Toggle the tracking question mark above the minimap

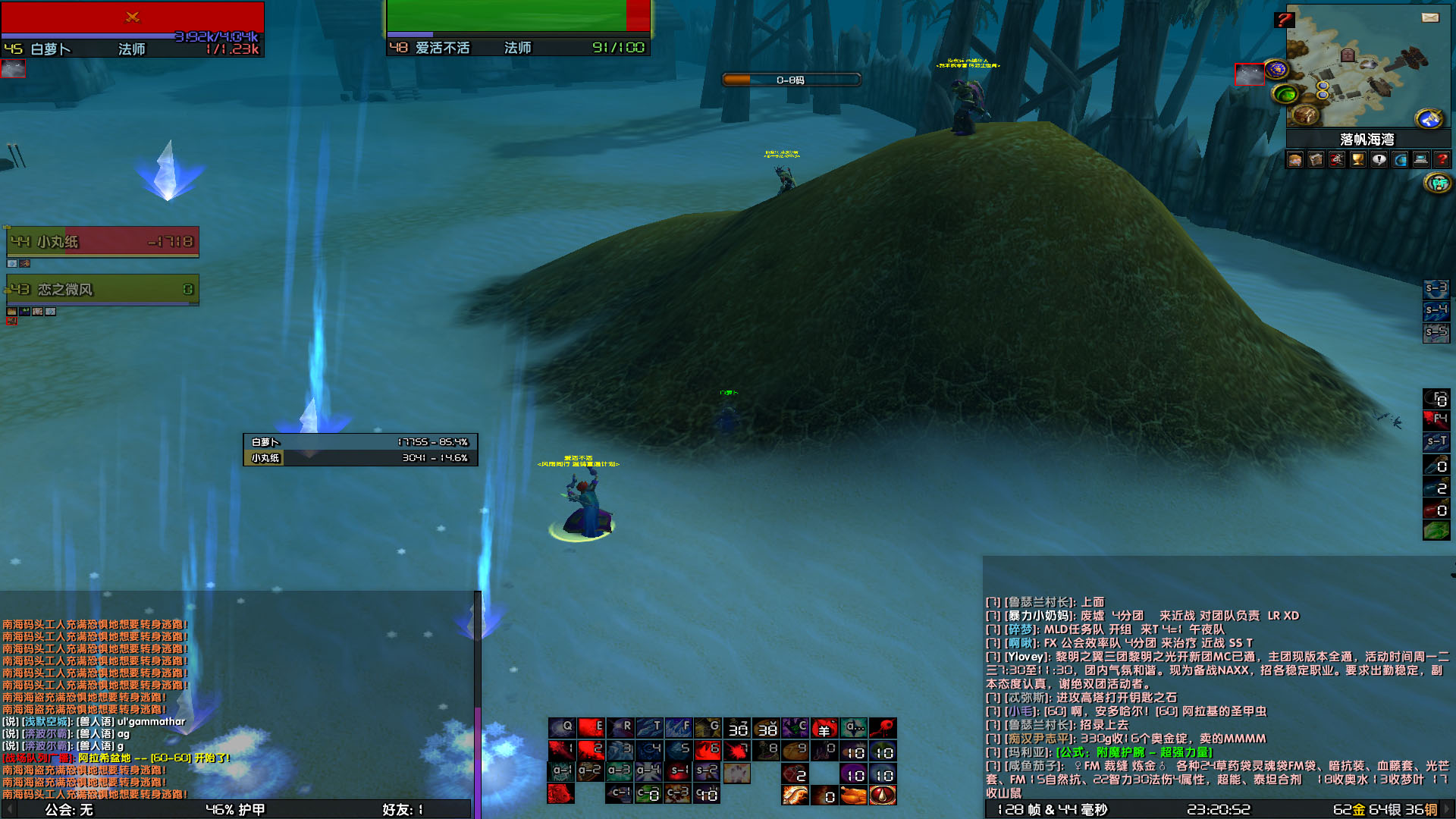pyautogui.click(x=1285, y=20)
